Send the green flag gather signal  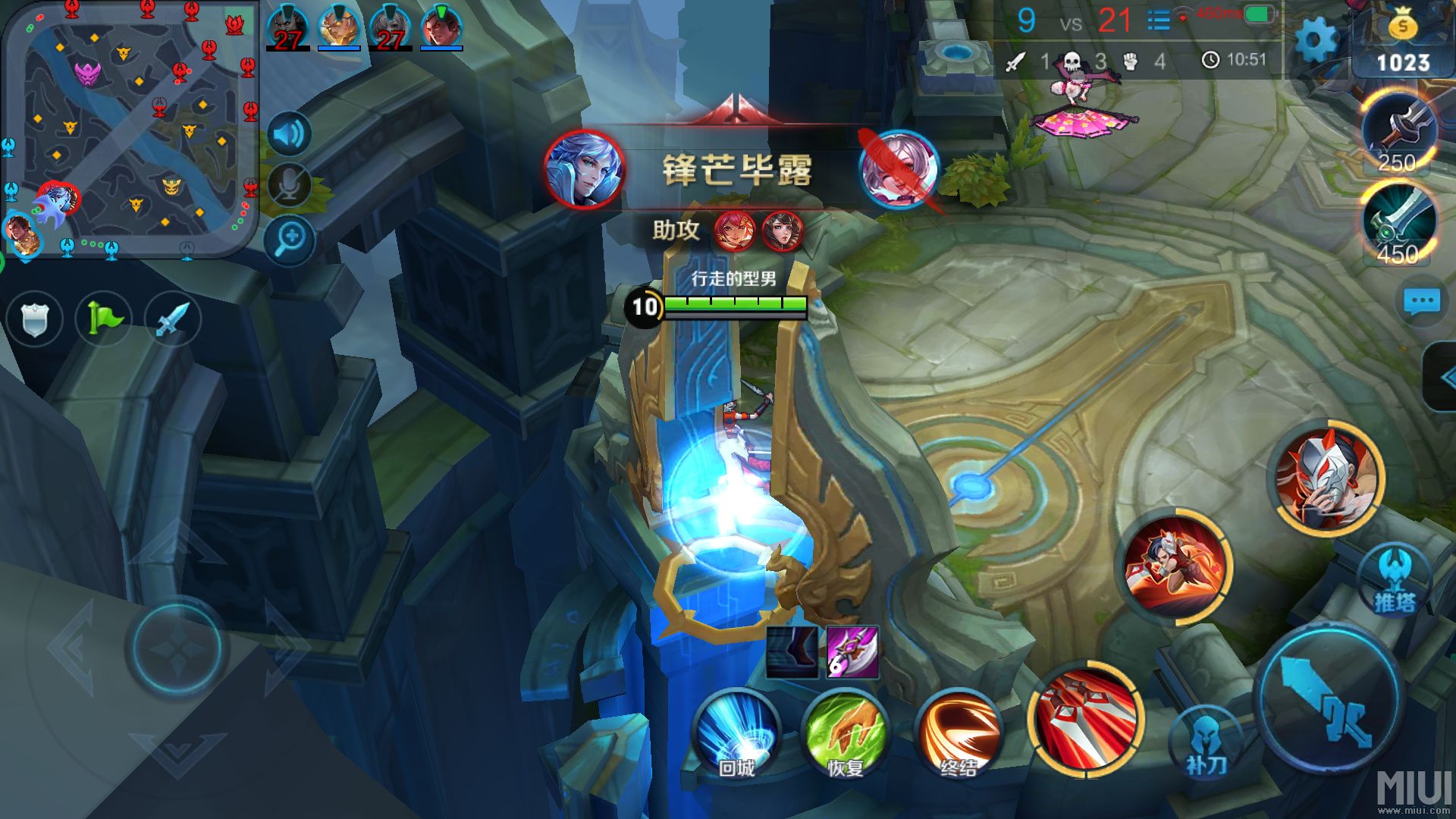[x=104, y=318]
